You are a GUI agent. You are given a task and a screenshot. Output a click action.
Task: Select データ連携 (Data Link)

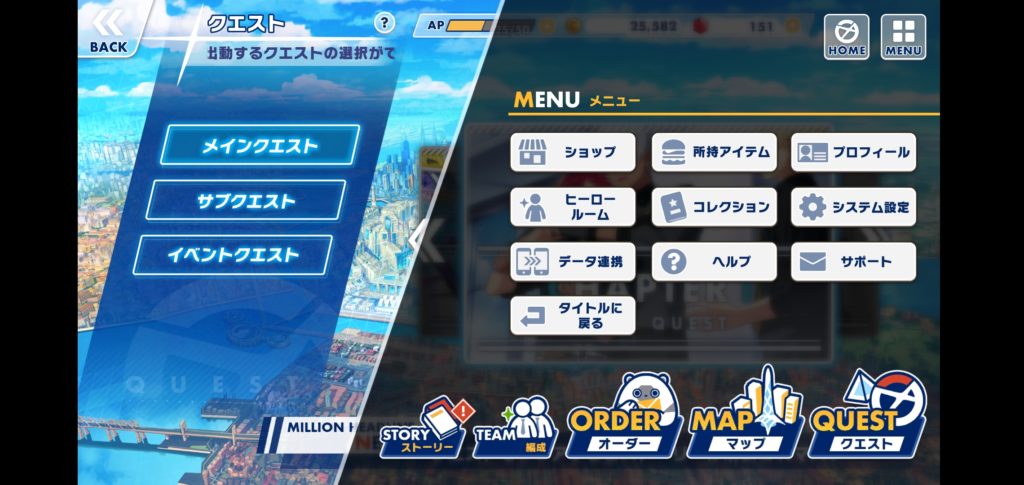click(x=573, y=261)
